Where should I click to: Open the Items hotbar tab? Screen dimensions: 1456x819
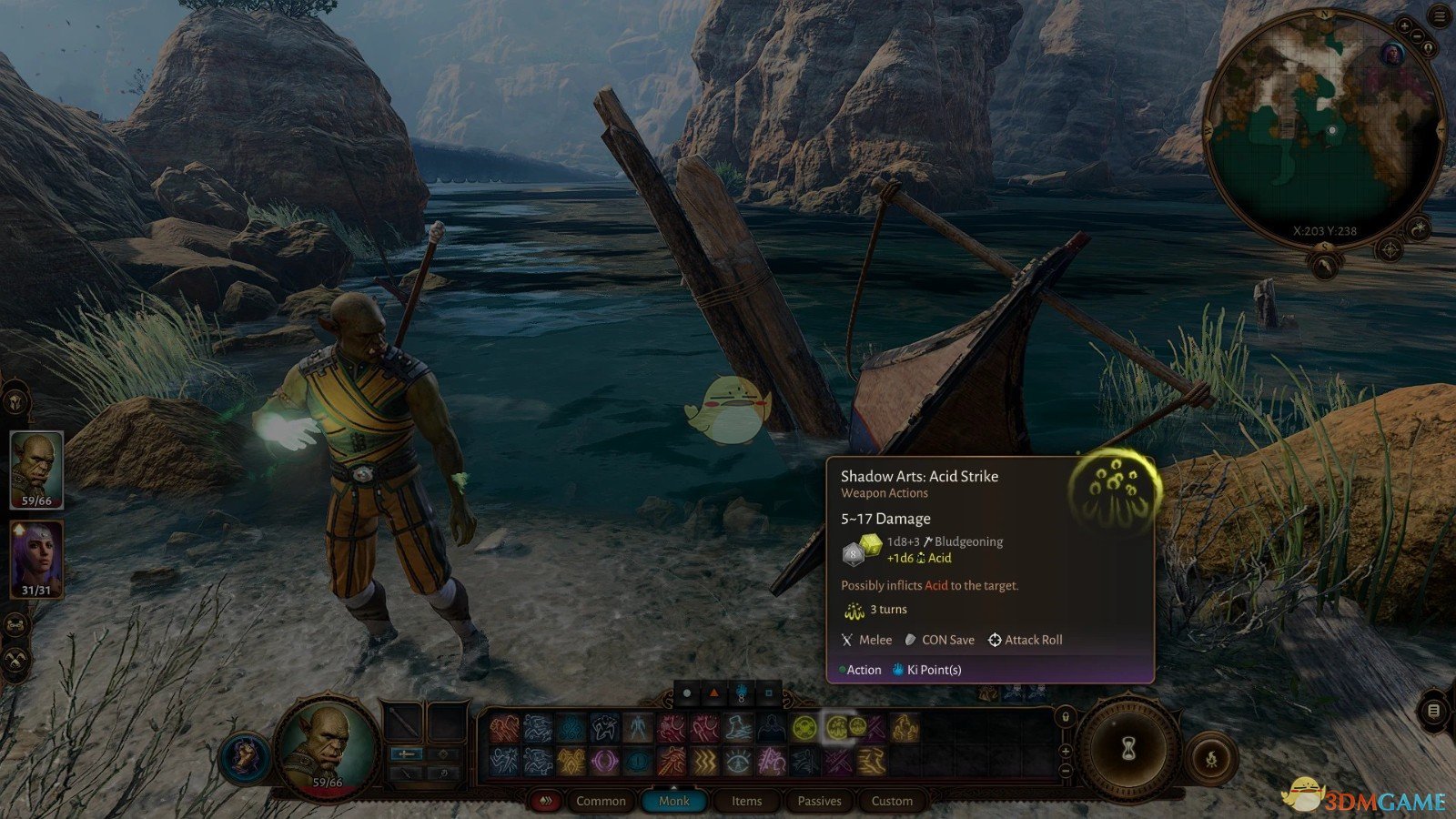pyautogui.click(x=746, y=801)
